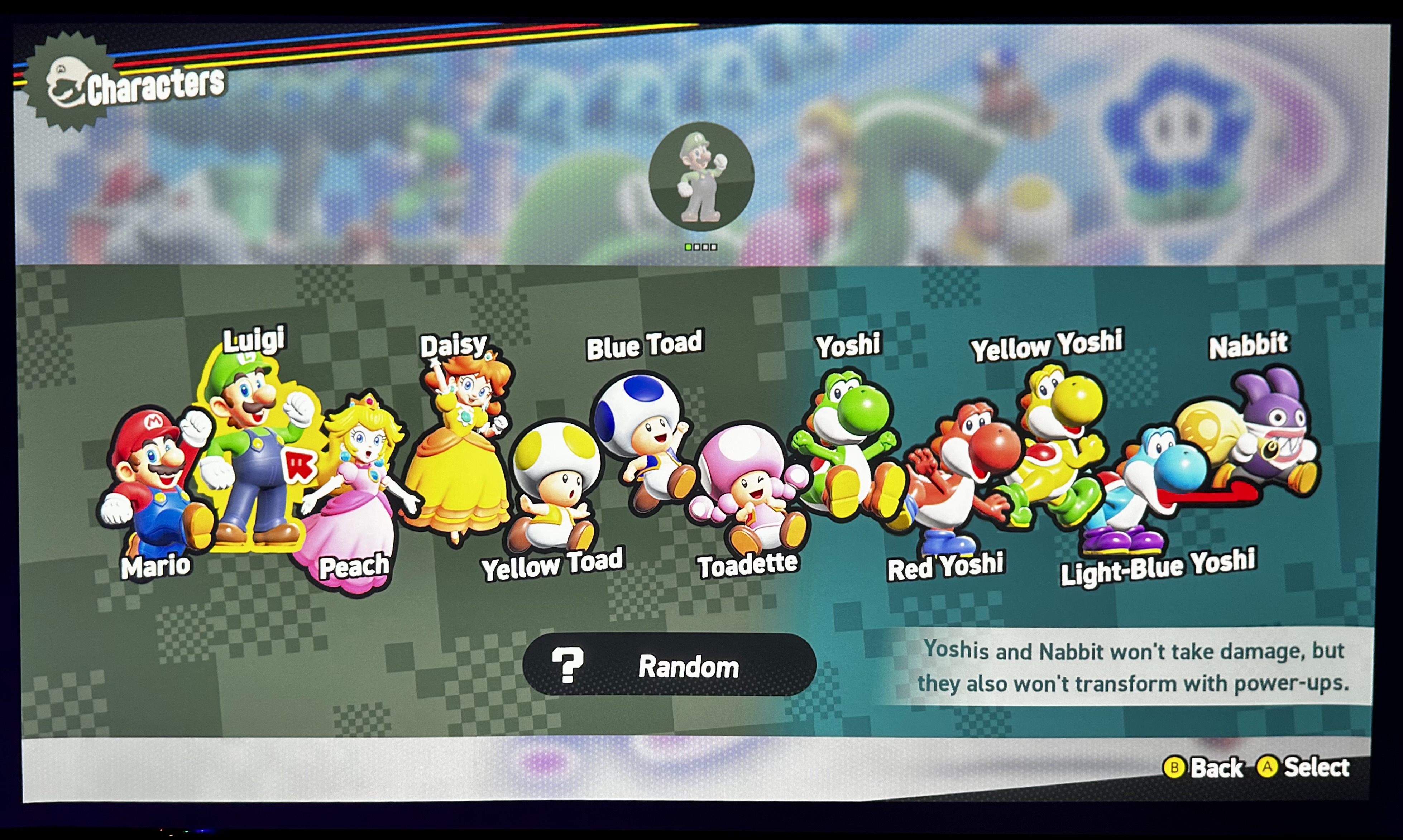Click the Luigi player portrait circle
Viewport: 1403px width, 840px height.
[701, 177]
